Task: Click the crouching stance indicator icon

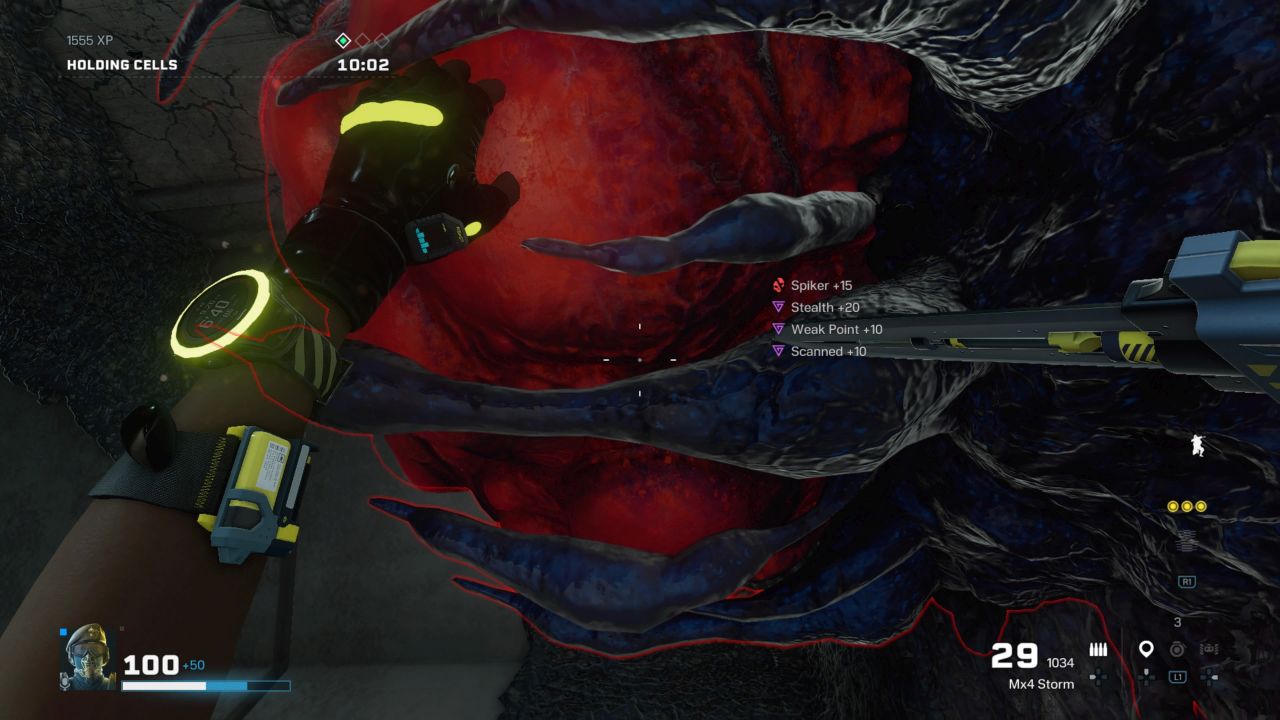Action: click(x=1197, y=445)
